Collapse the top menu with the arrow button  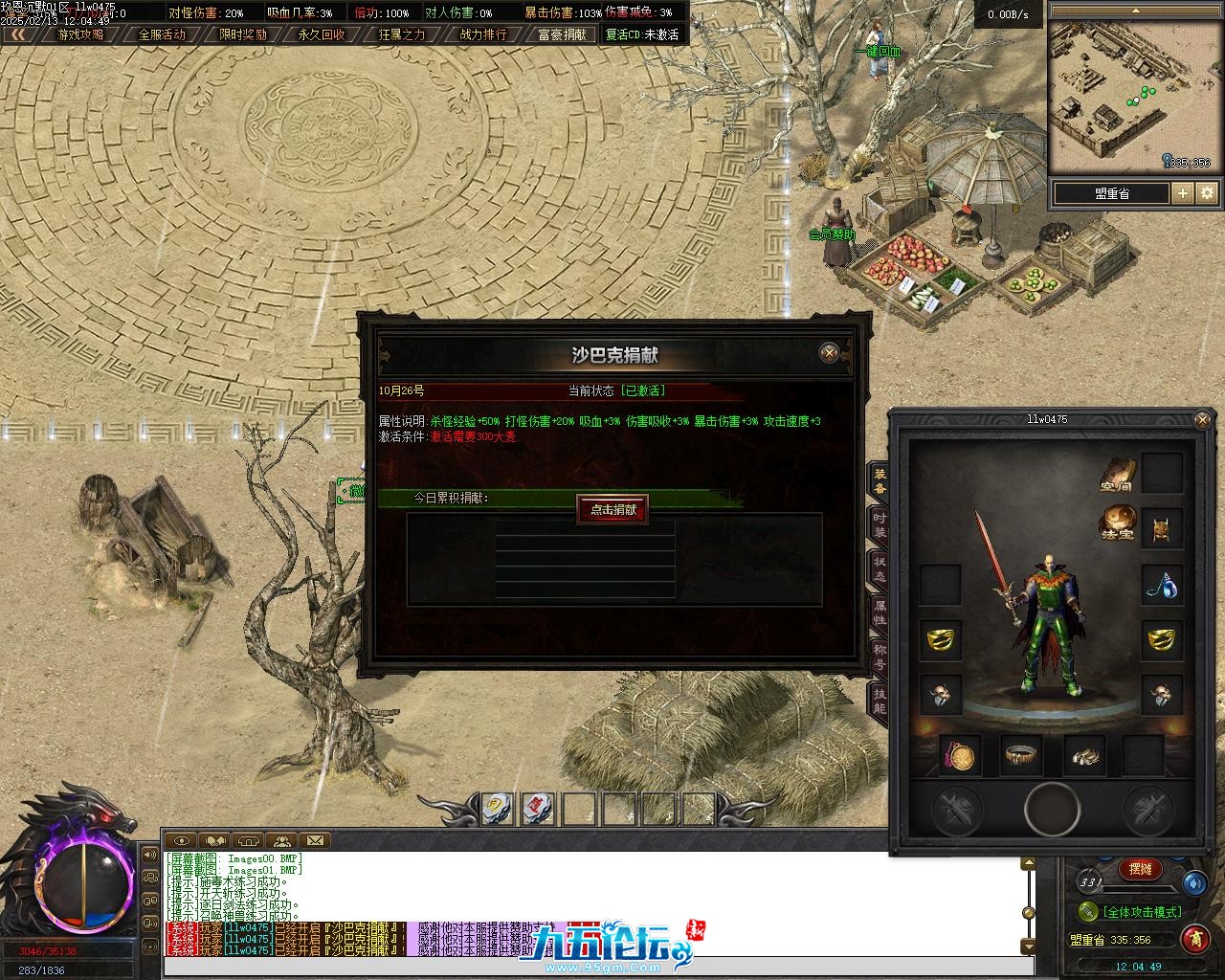pos(17,34)
